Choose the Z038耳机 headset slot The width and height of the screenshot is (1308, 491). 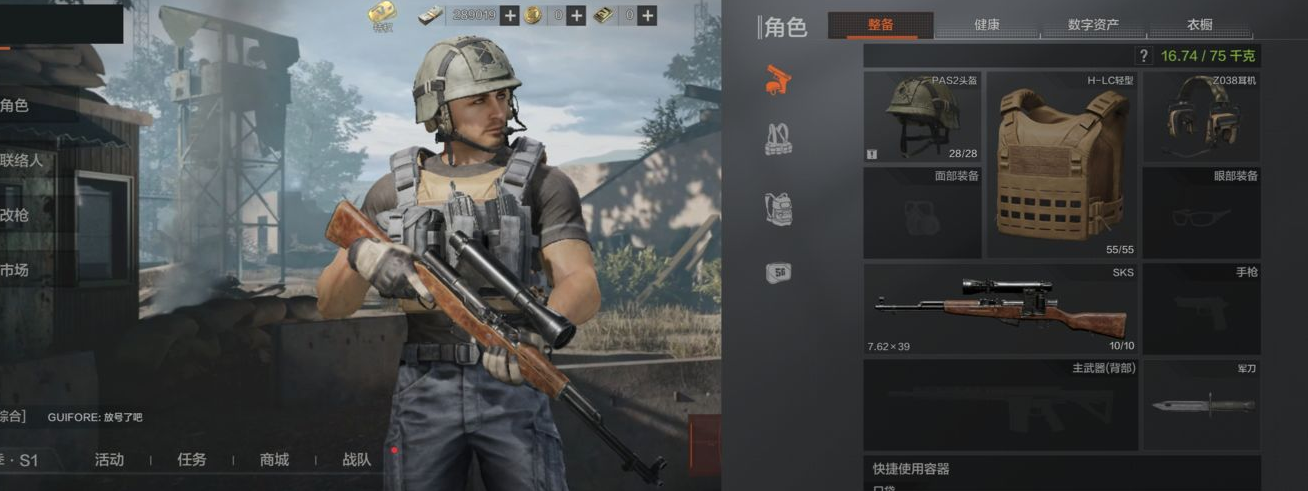(1201, 117)
